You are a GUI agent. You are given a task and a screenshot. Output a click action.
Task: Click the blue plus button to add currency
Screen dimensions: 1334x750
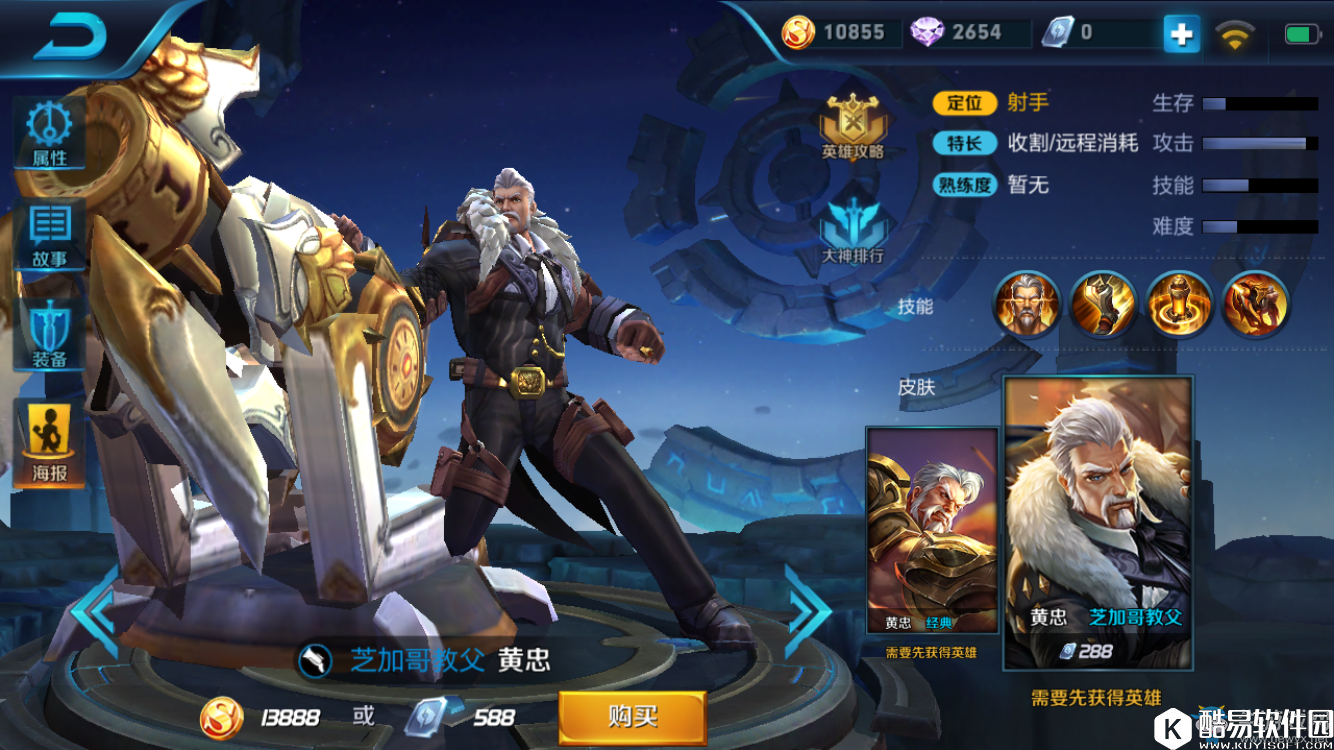pos(1181,34)
